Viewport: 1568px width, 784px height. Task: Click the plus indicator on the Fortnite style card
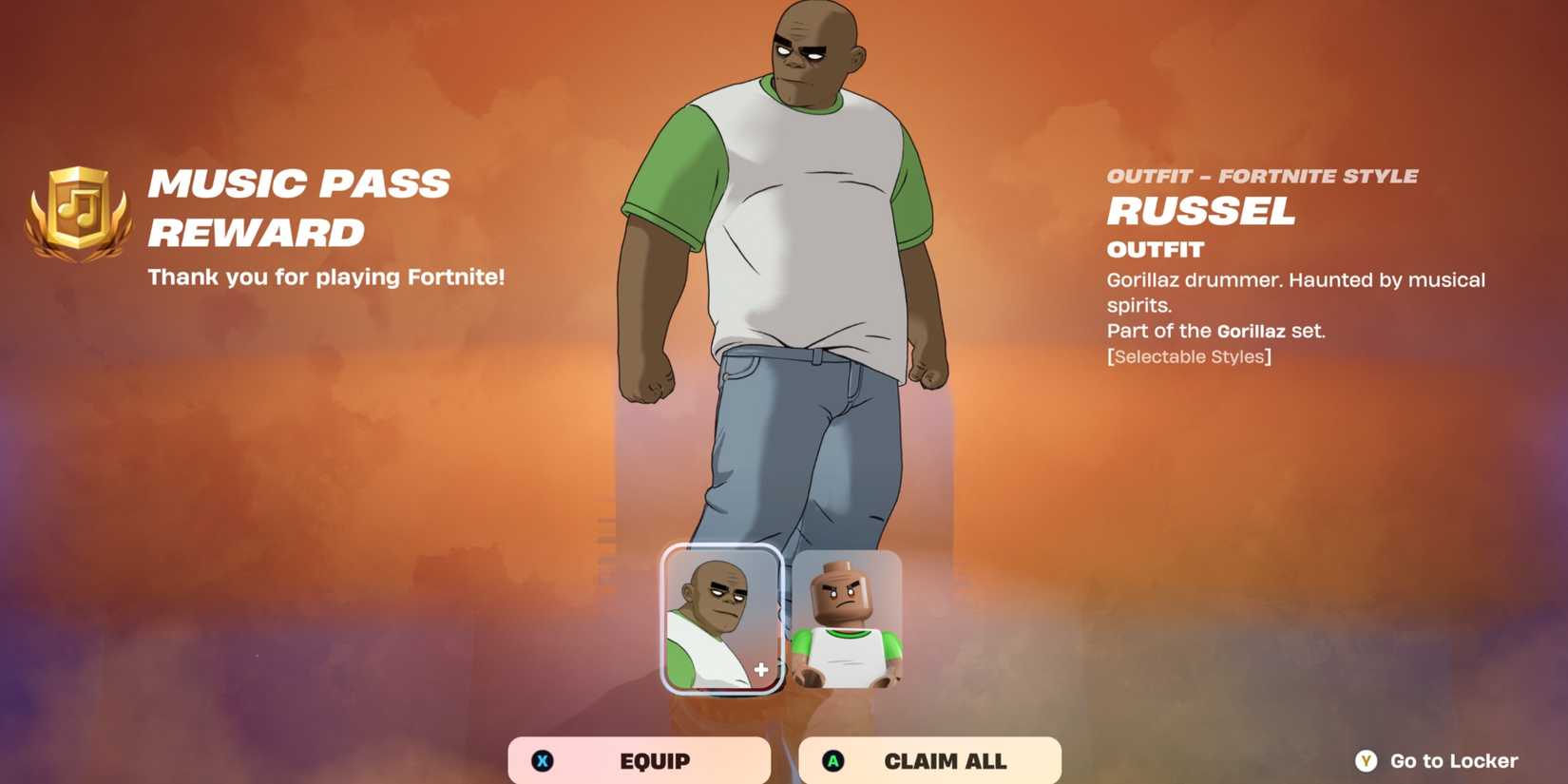759,668
